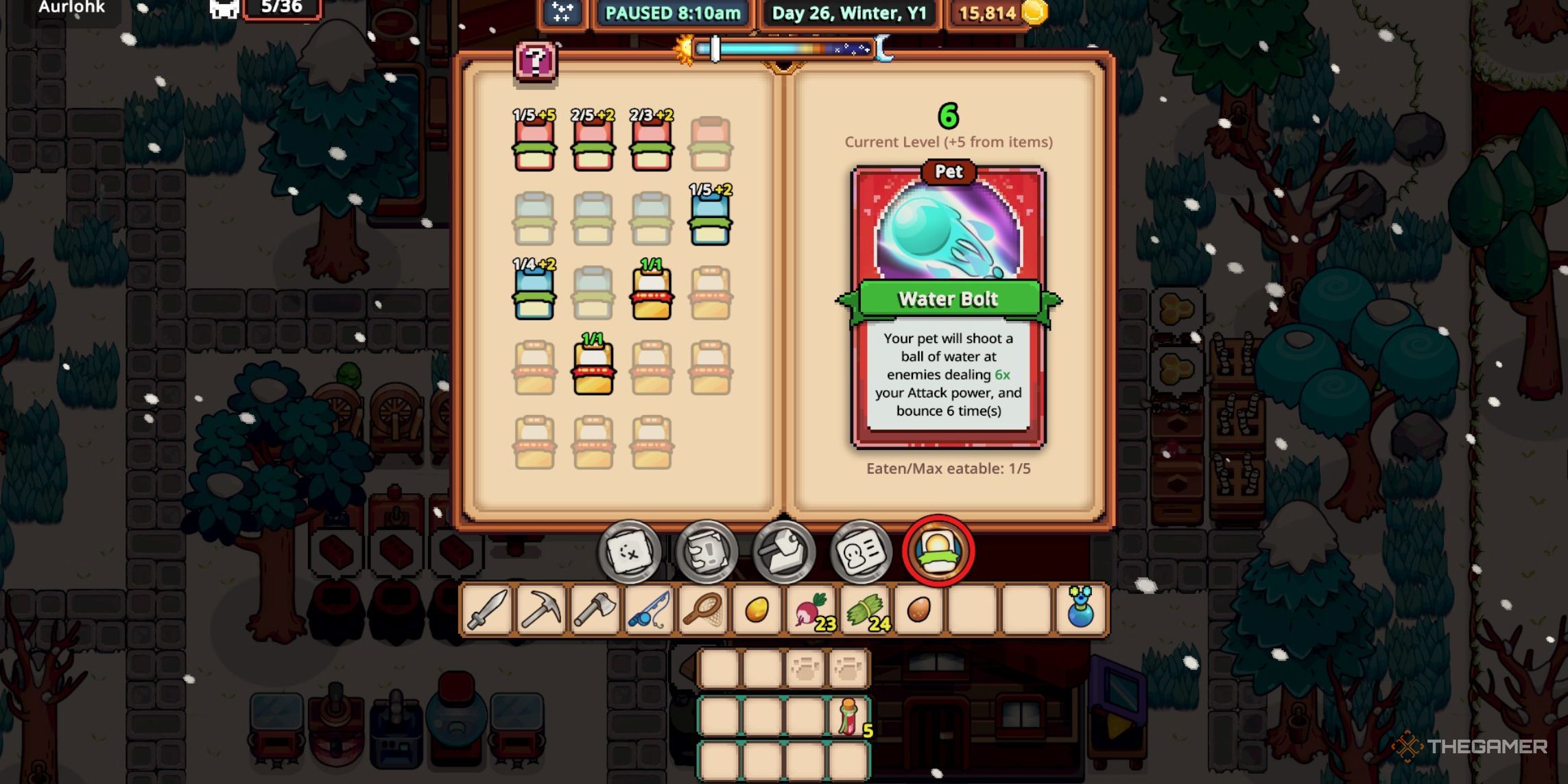Open the hammer and anvil crafting tab

pos(784,552)
